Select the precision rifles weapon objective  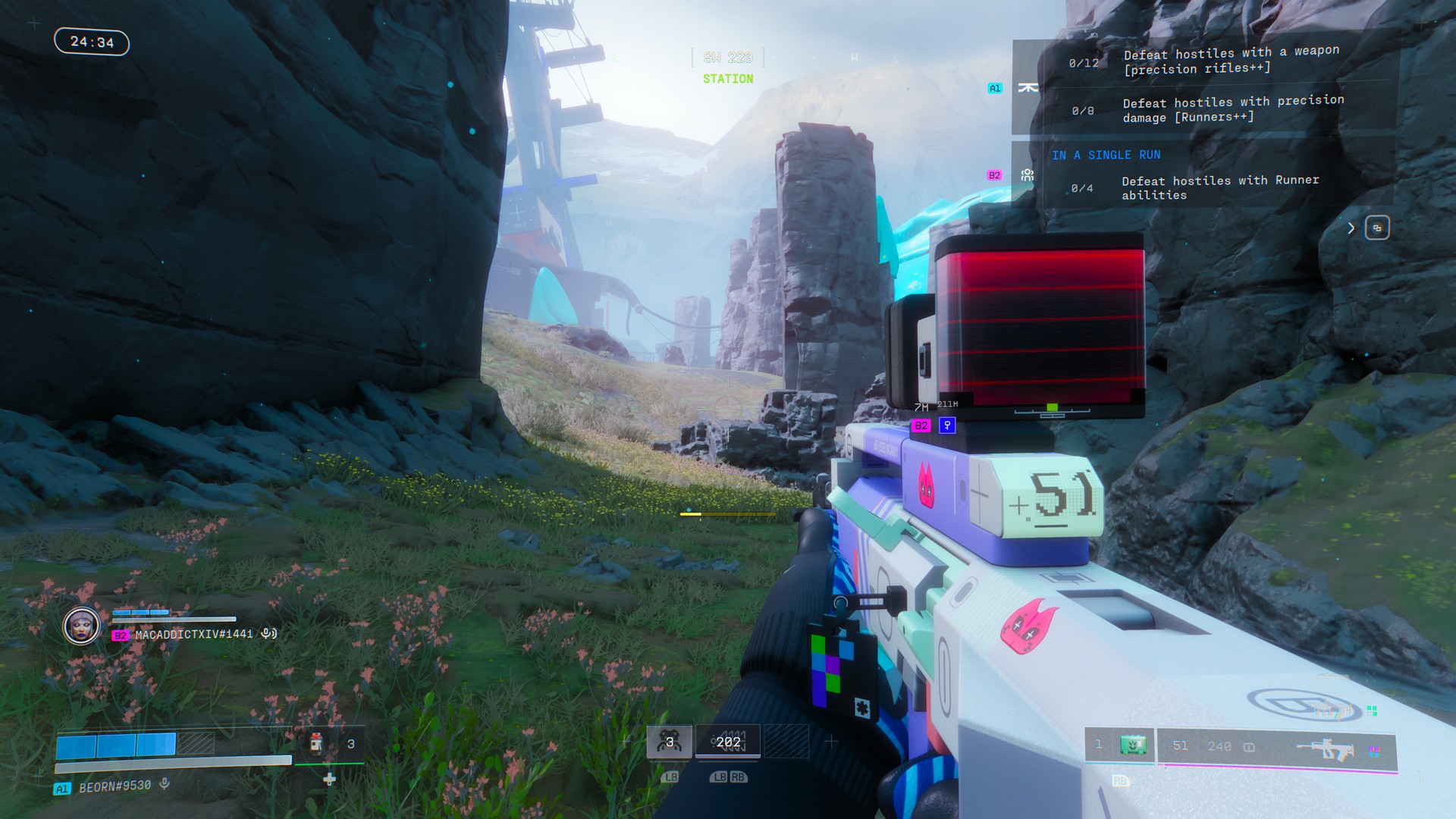(x=1230, y=61)
